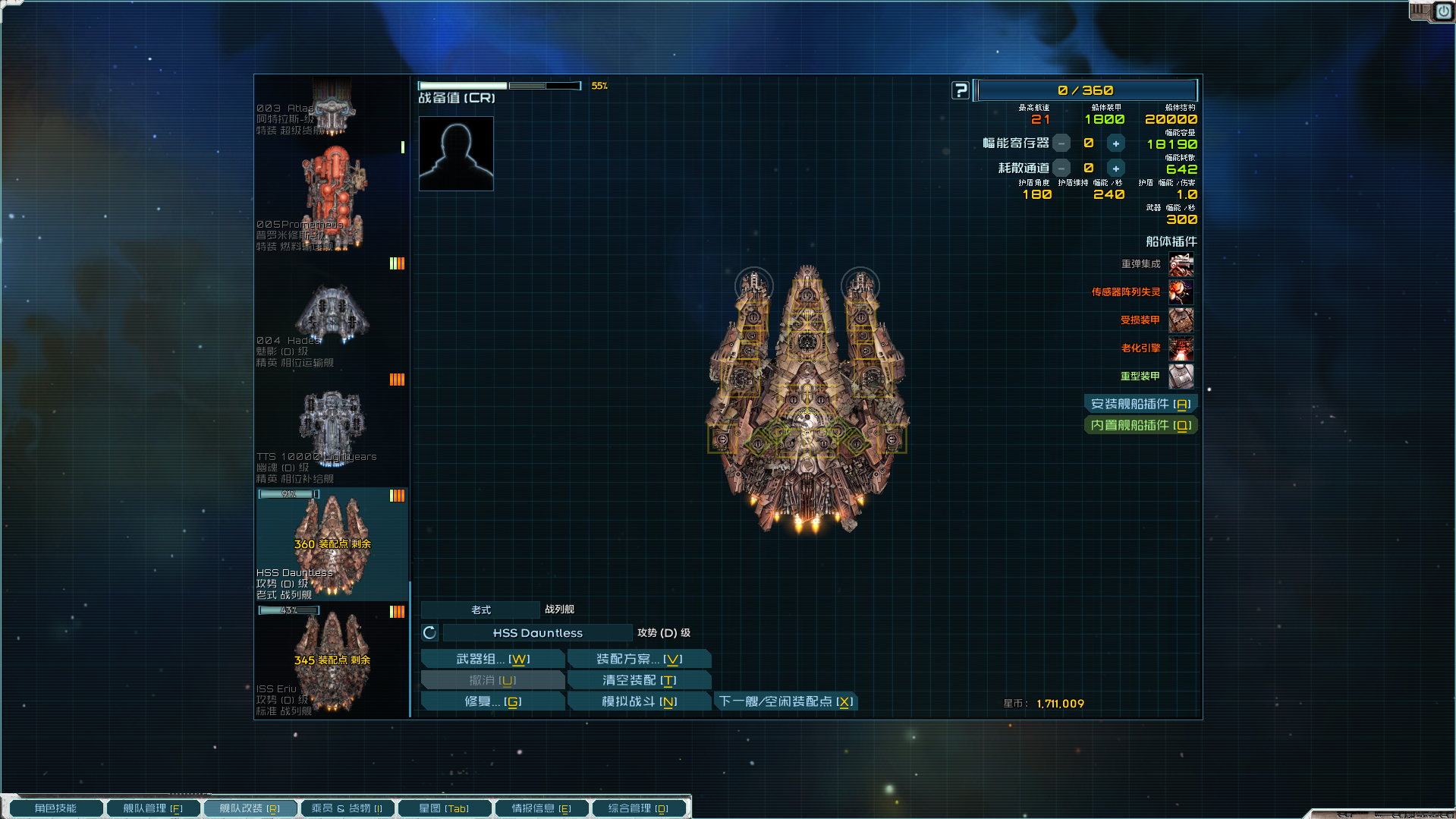Select the Prometheus fuel tanker ship
1456x819 pixels.
332,197
